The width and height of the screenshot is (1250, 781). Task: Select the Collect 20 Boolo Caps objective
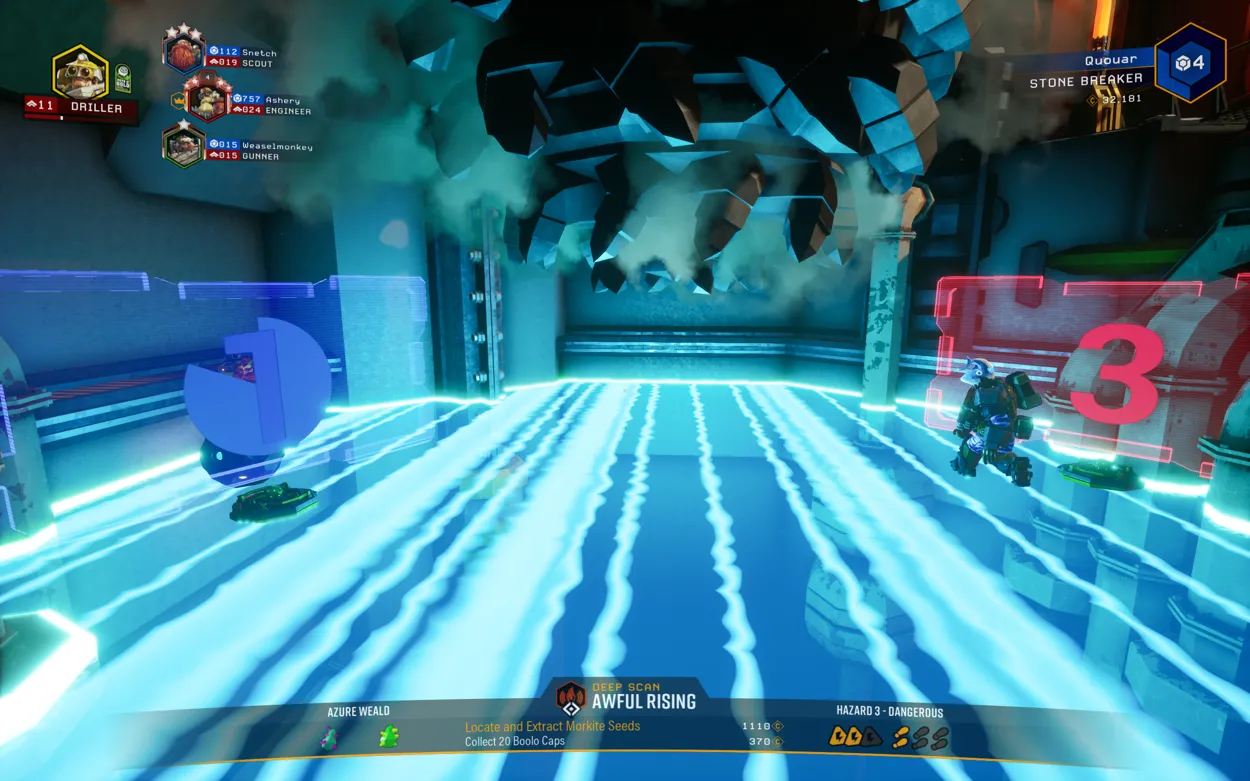coord(514,742)
